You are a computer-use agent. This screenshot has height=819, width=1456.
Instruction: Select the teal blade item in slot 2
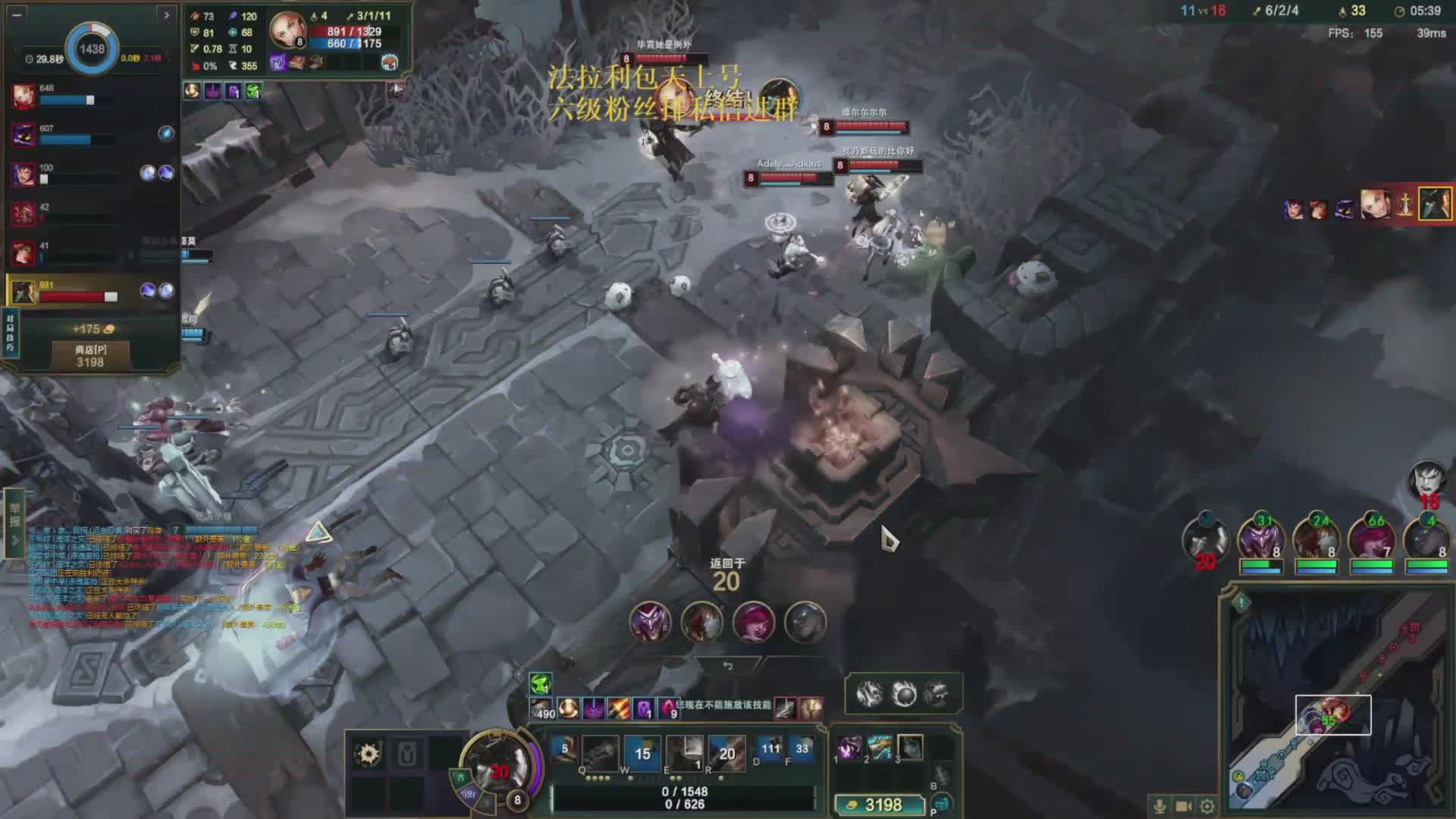point(880,748)
